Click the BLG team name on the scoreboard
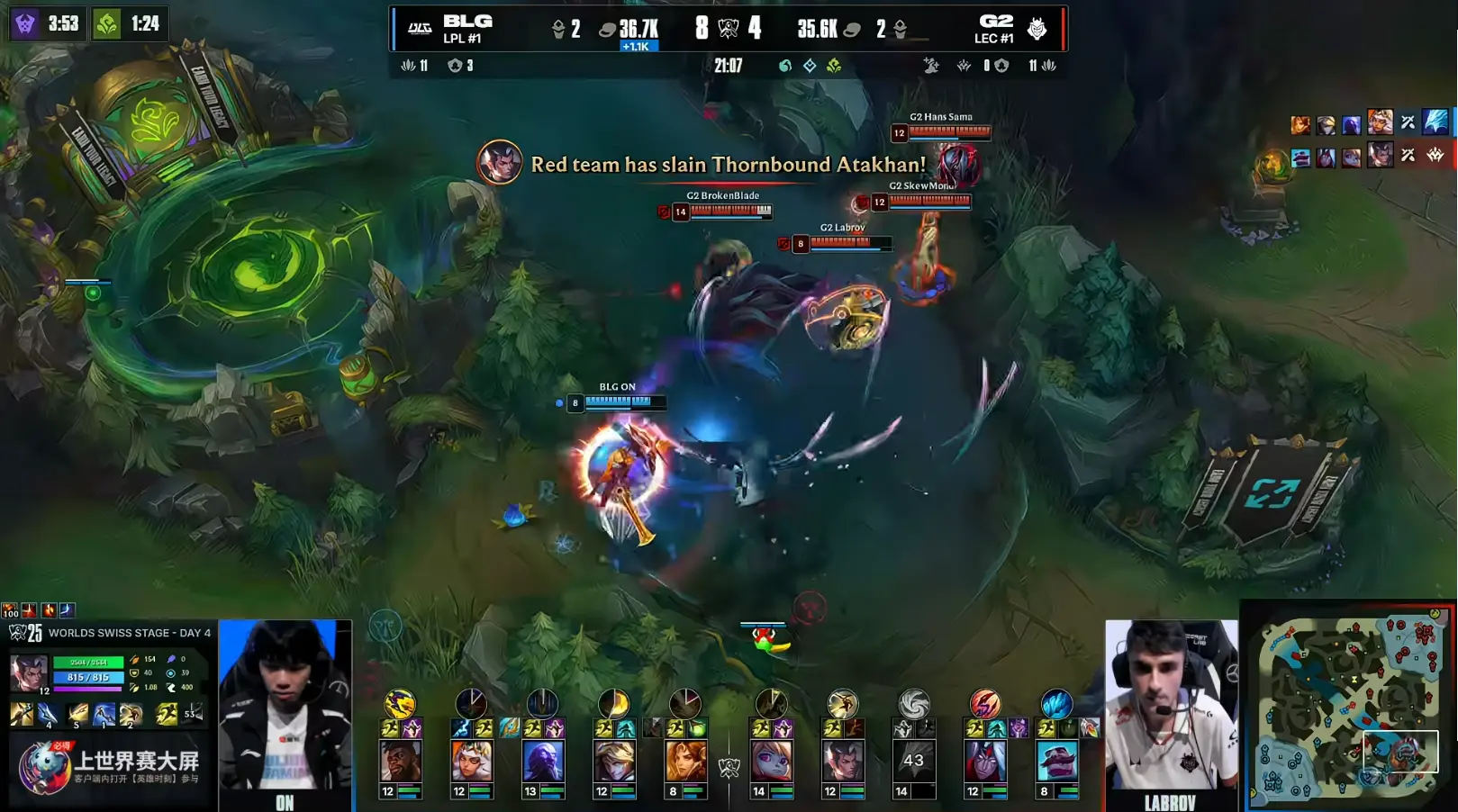 tap(466, 22)
